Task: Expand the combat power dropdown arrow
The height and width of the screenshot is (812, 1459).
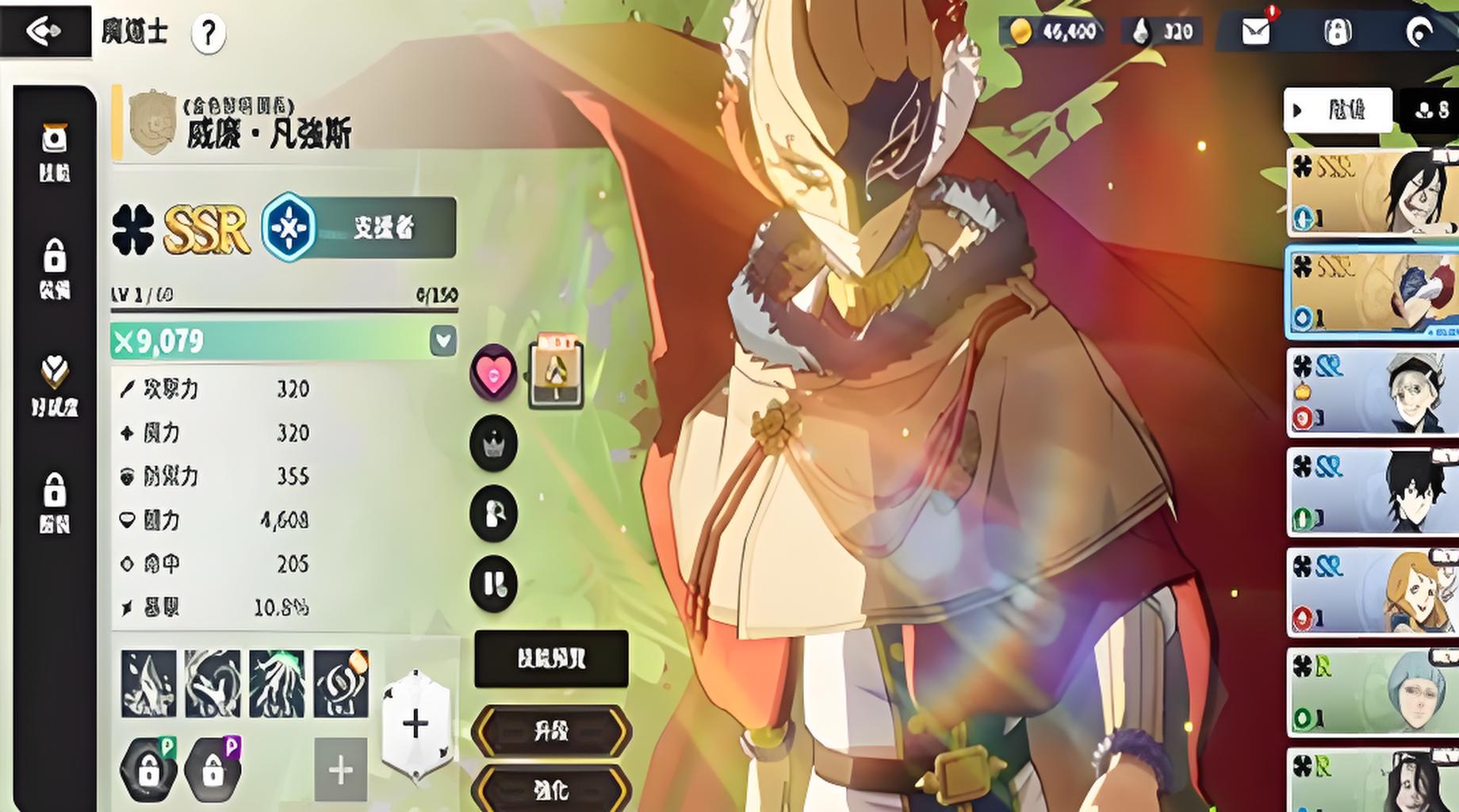Action: click(x=443, y=341)
